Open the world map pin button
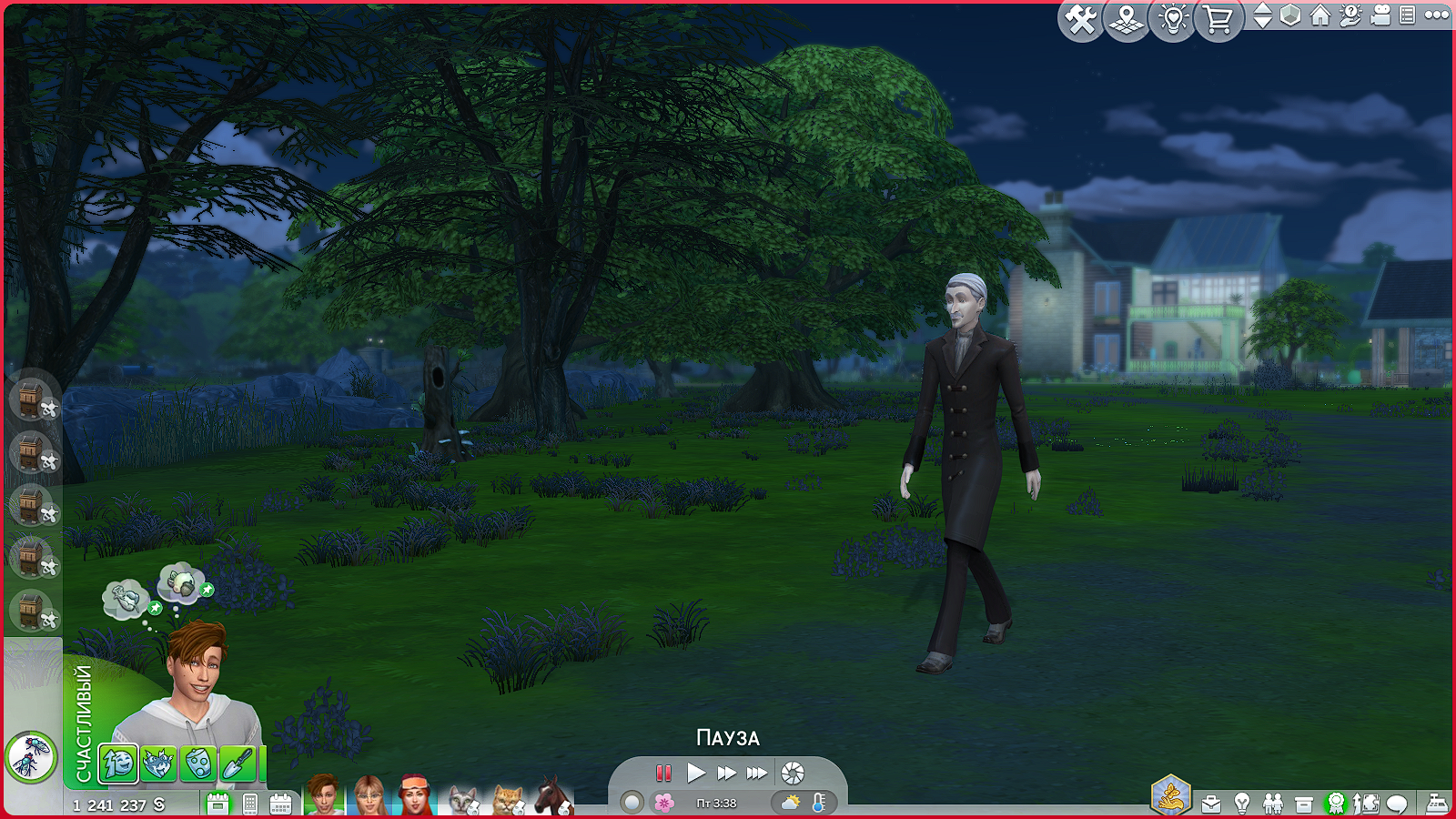The width and height of the screenshot is (1456, 819). click(1127, 19)
